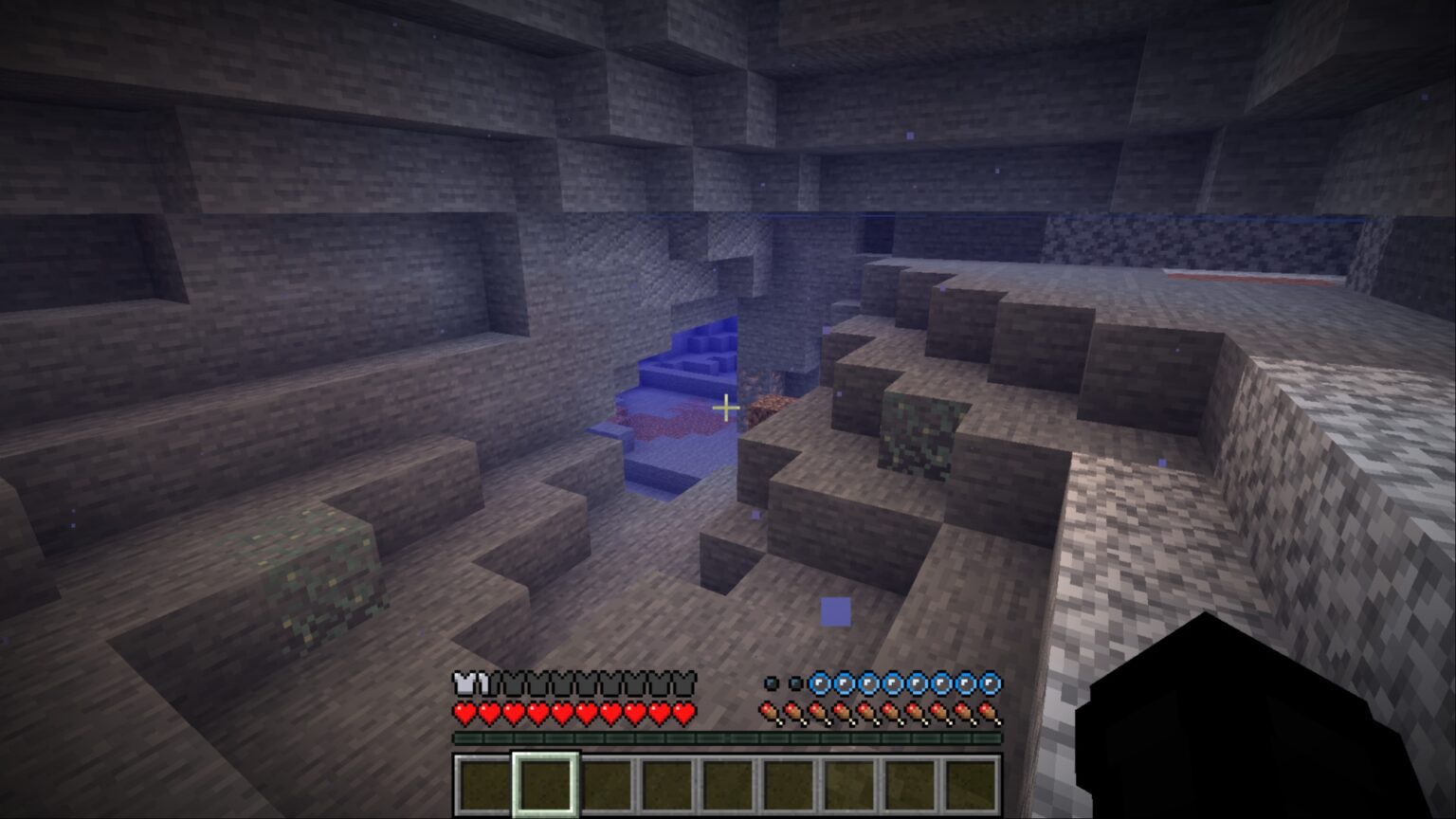
Task: Click the crosshair at screen center
Action: (726, 406)
